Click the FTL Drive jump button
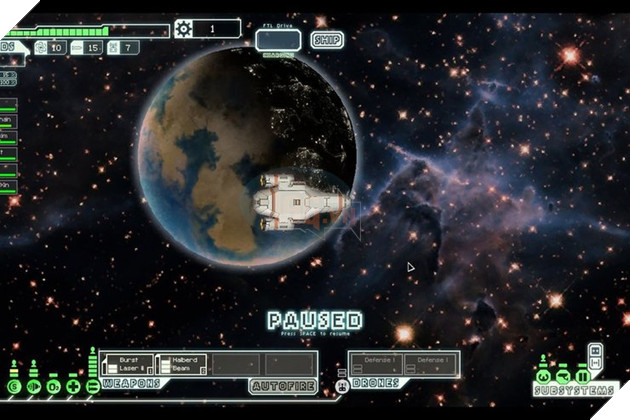The height and width of the screenshot is (420, 630). click(278, 40)
